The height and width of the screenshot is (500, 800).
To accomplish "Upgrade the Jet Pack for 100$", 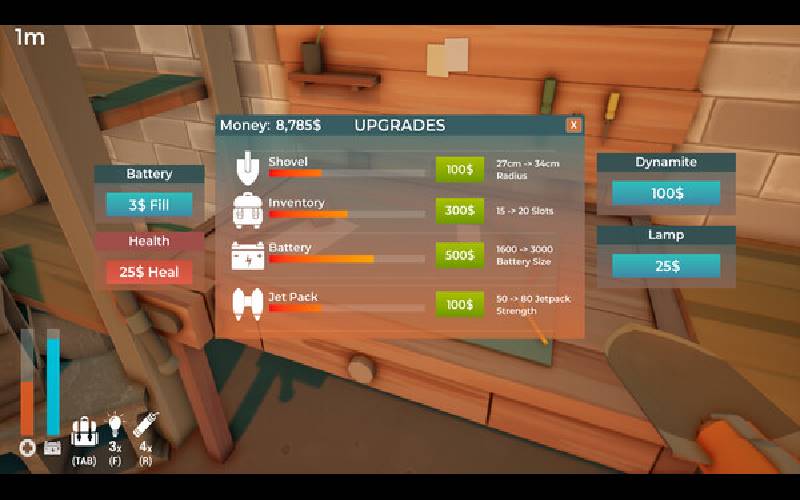I will point(459,304).
